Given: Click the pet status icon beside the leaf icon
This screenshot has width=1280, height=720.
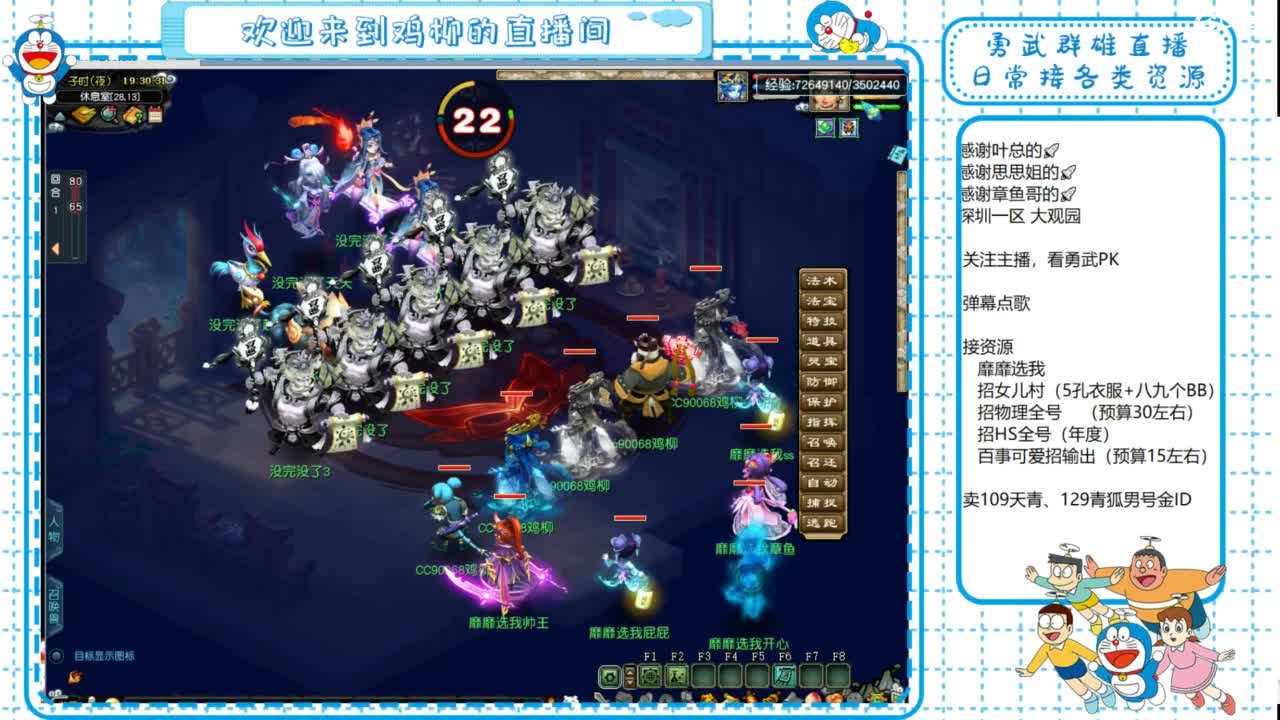Looking at the screenshot, I should [x=848, y=128].
